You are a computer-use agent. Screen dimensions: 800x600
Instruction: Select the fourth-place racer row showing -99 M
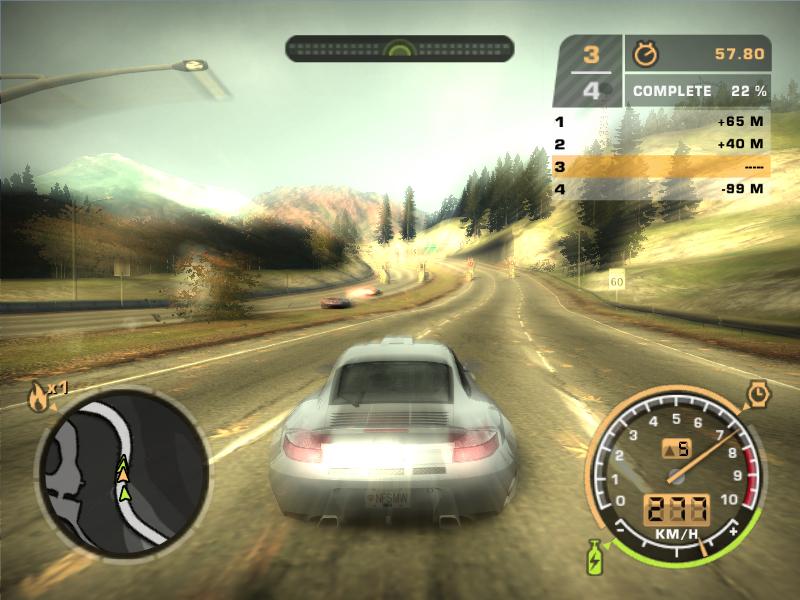(661, 189)
